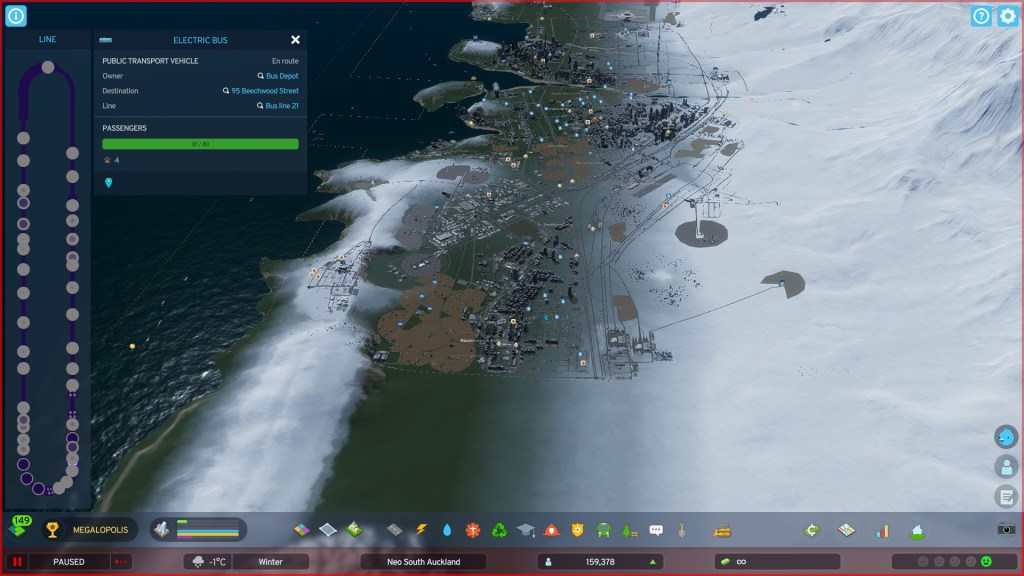Follow the Bus Depot owner link
Screen dimensions: 1024x576
[281, 76]
